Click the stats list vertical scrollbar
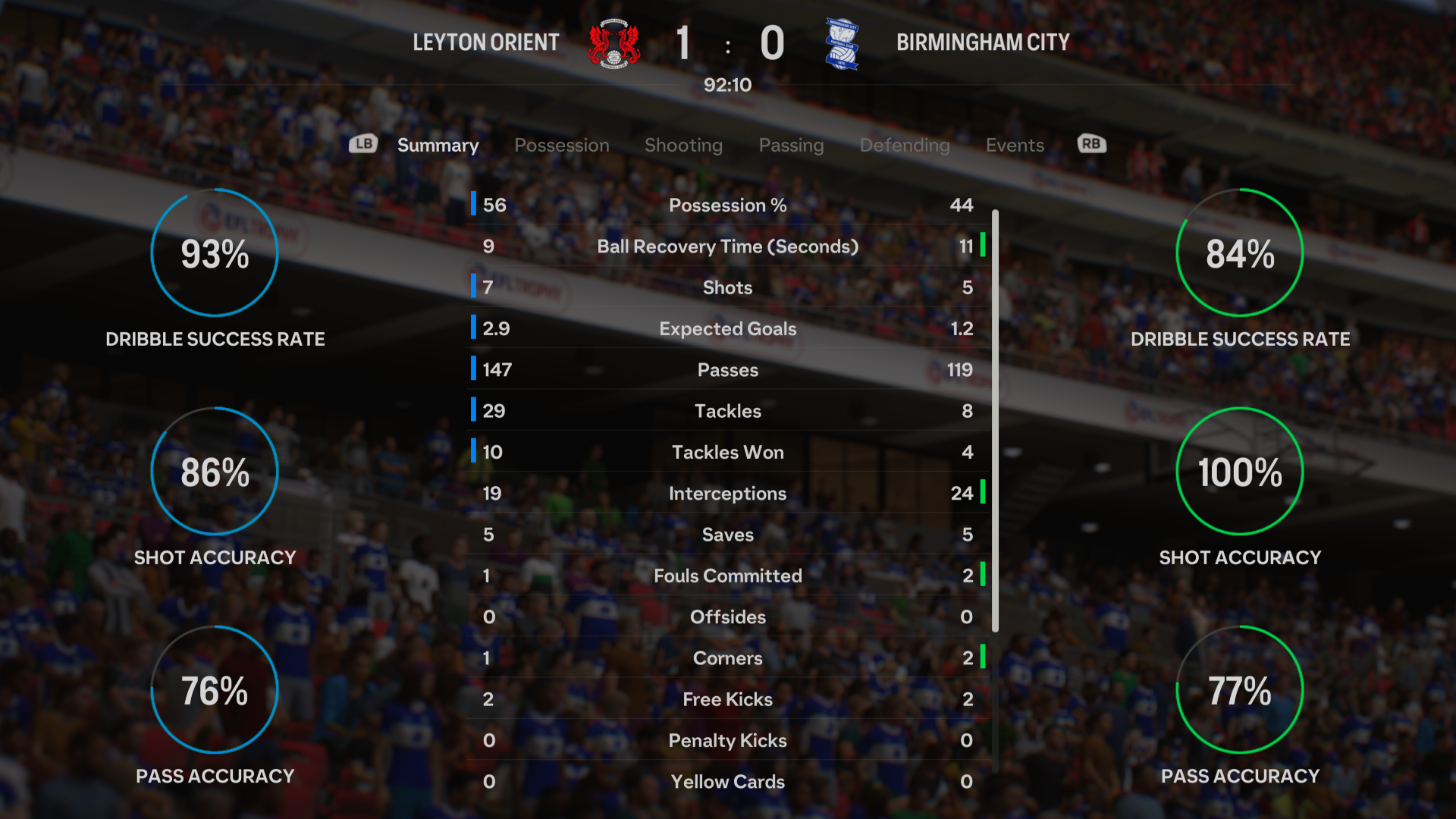1456x819 pixels. coord(995,421)
